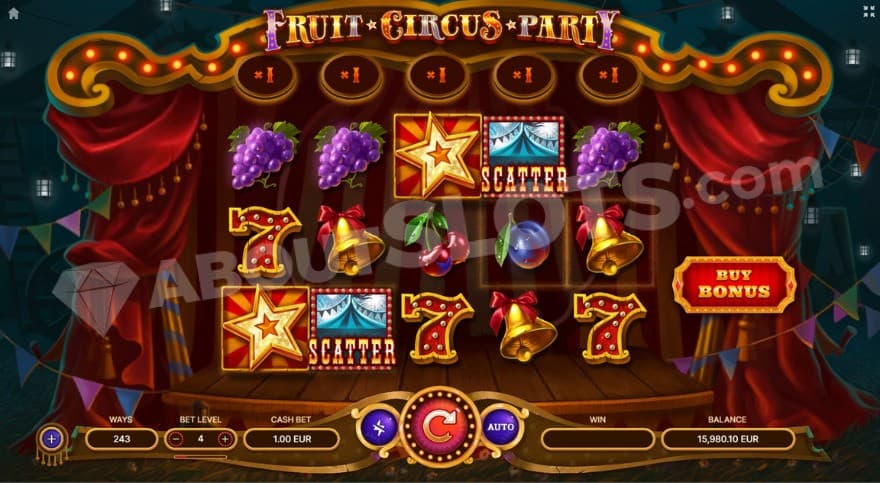Image resolution: width=880 pixels, height=483 pixels.
Task: Increase the bet level with plus
Action: point(225,438)
